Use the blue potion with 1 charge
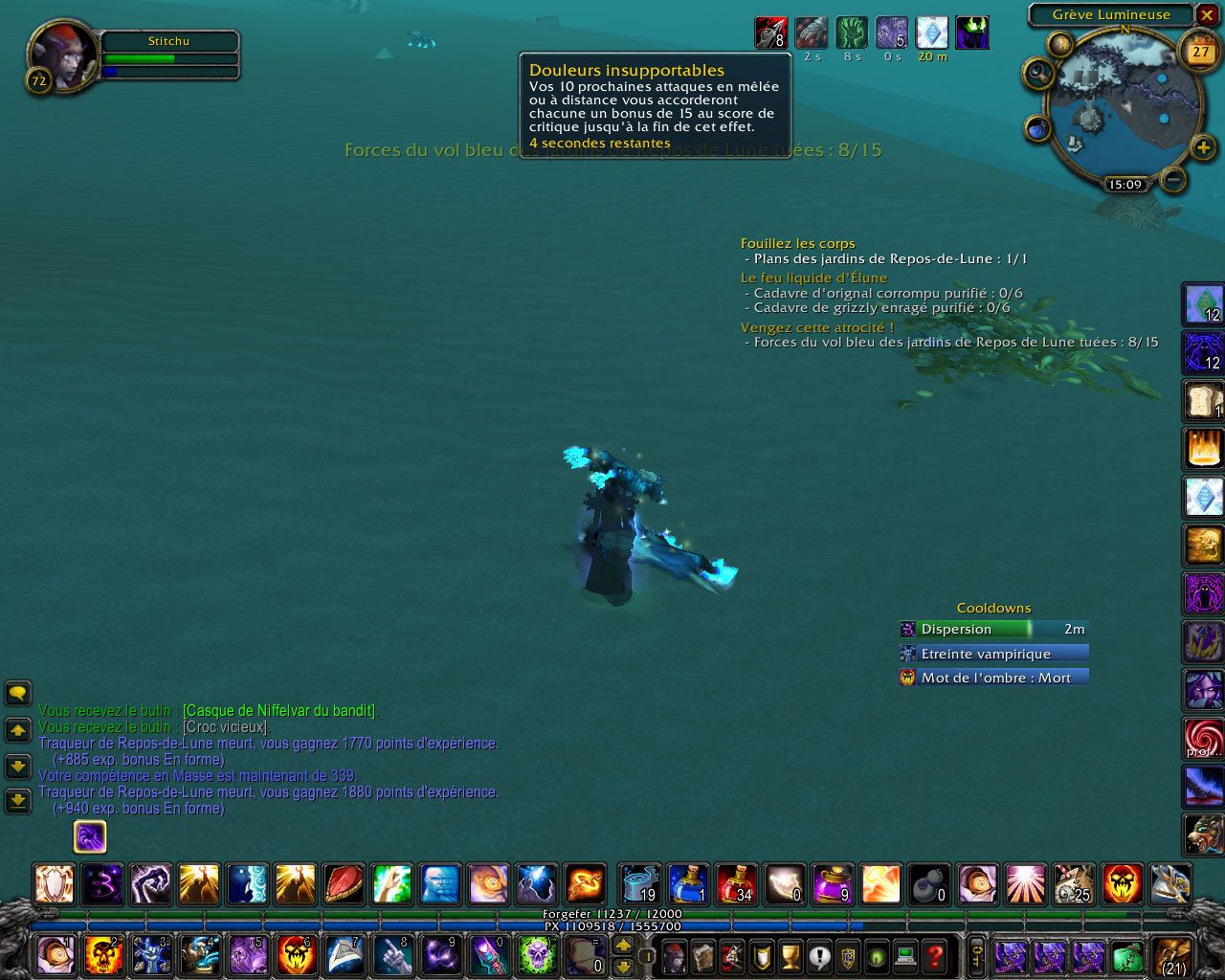 pos(688,883)
